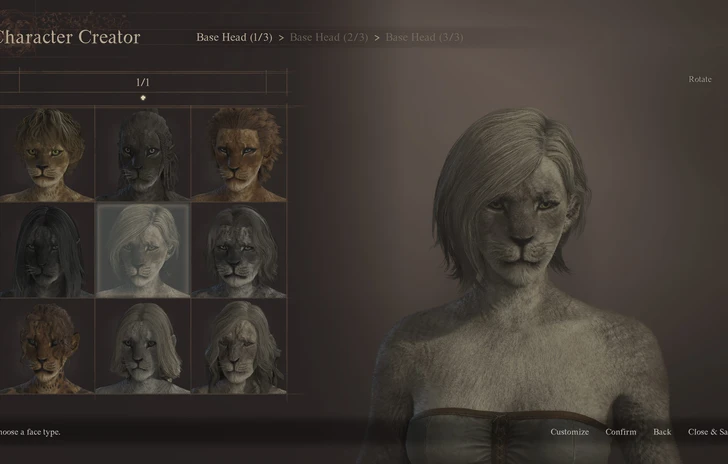Viewport: 728px width, 464px height.
Task: Choose the highlighted pale-haired head in the grid centre
Action: pyautogui.click(x=142, y=250)
